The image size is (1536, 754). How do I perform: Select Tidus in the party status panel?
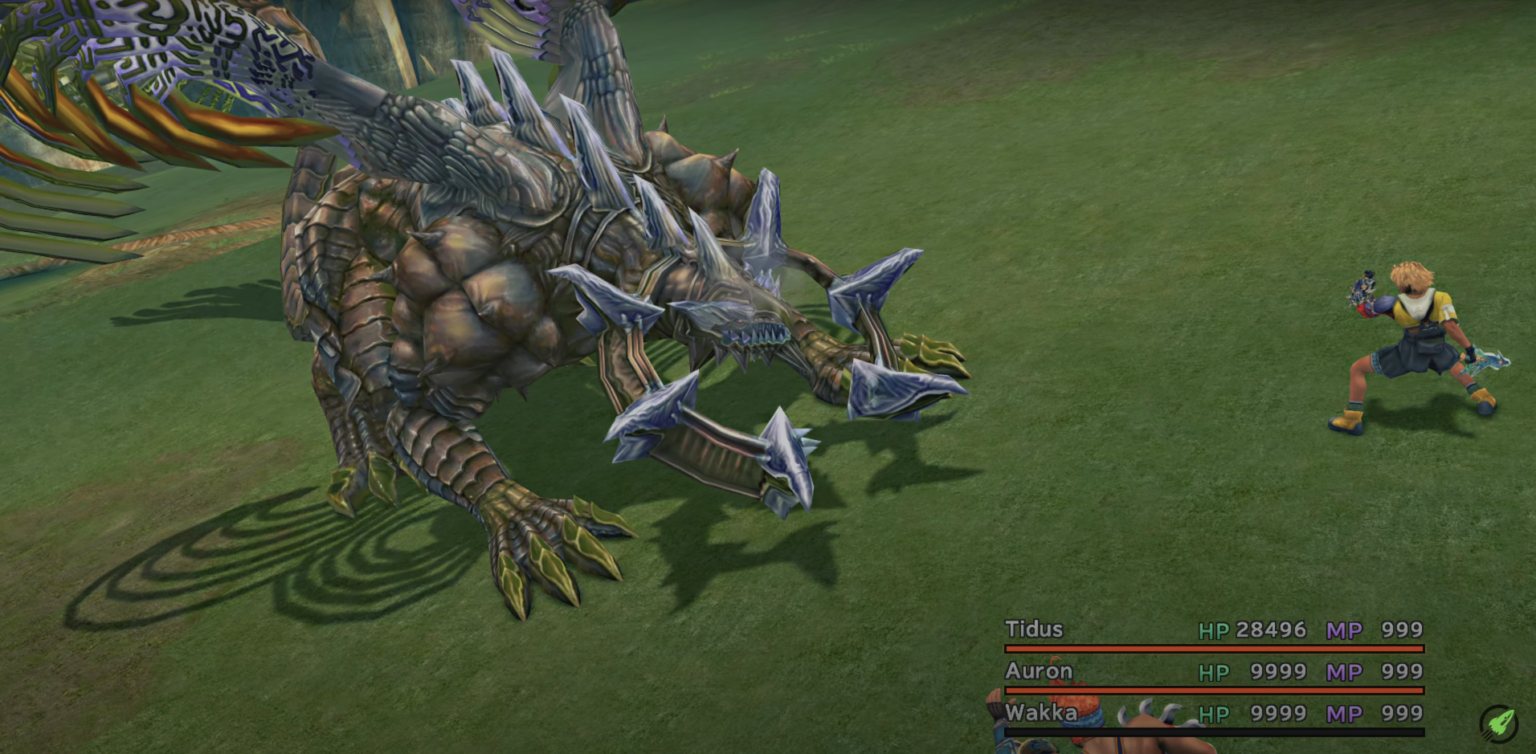coord(1035,630)
